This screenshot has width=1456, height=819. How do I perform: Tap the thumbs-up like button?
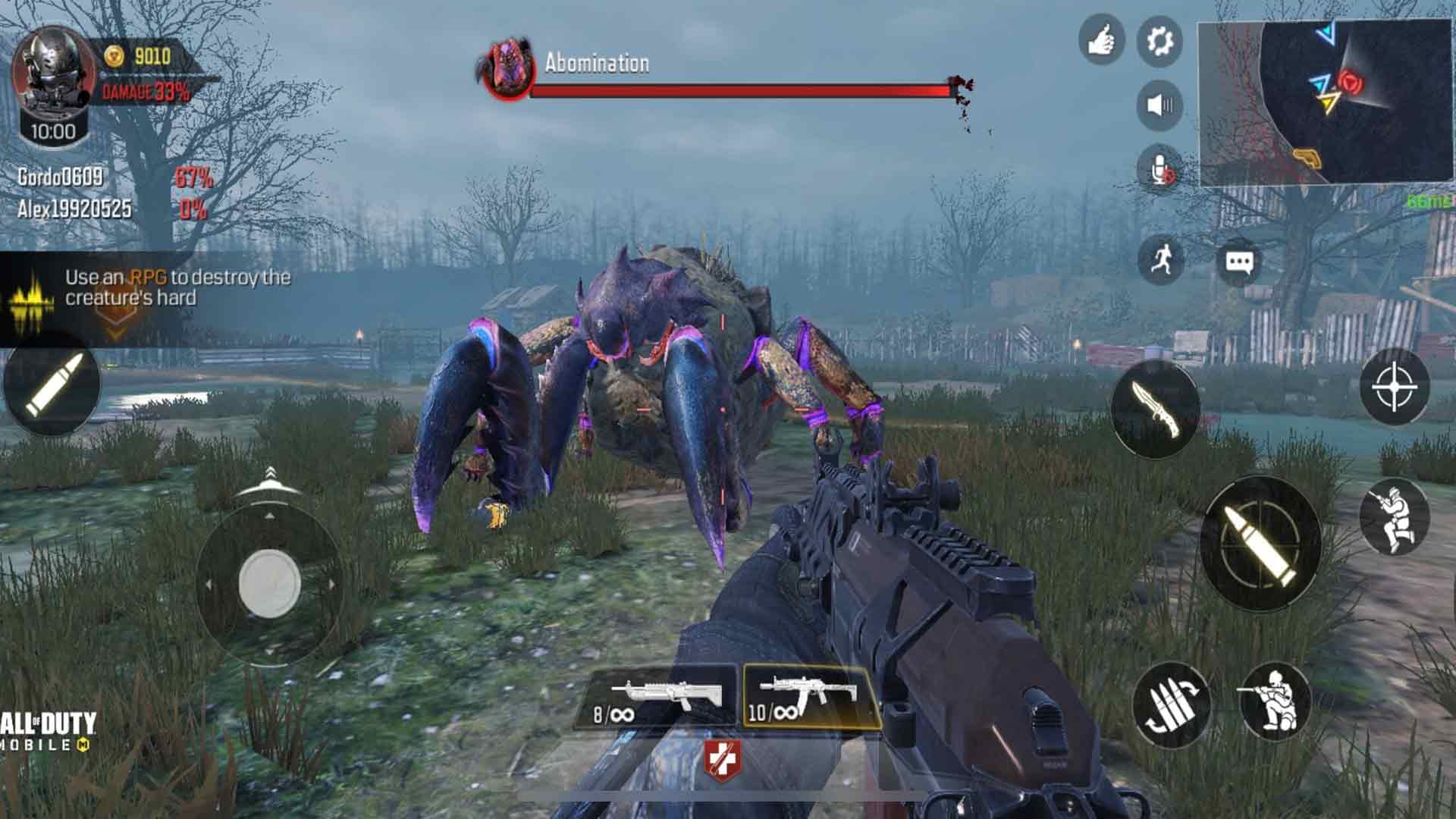pos(1101,40)
